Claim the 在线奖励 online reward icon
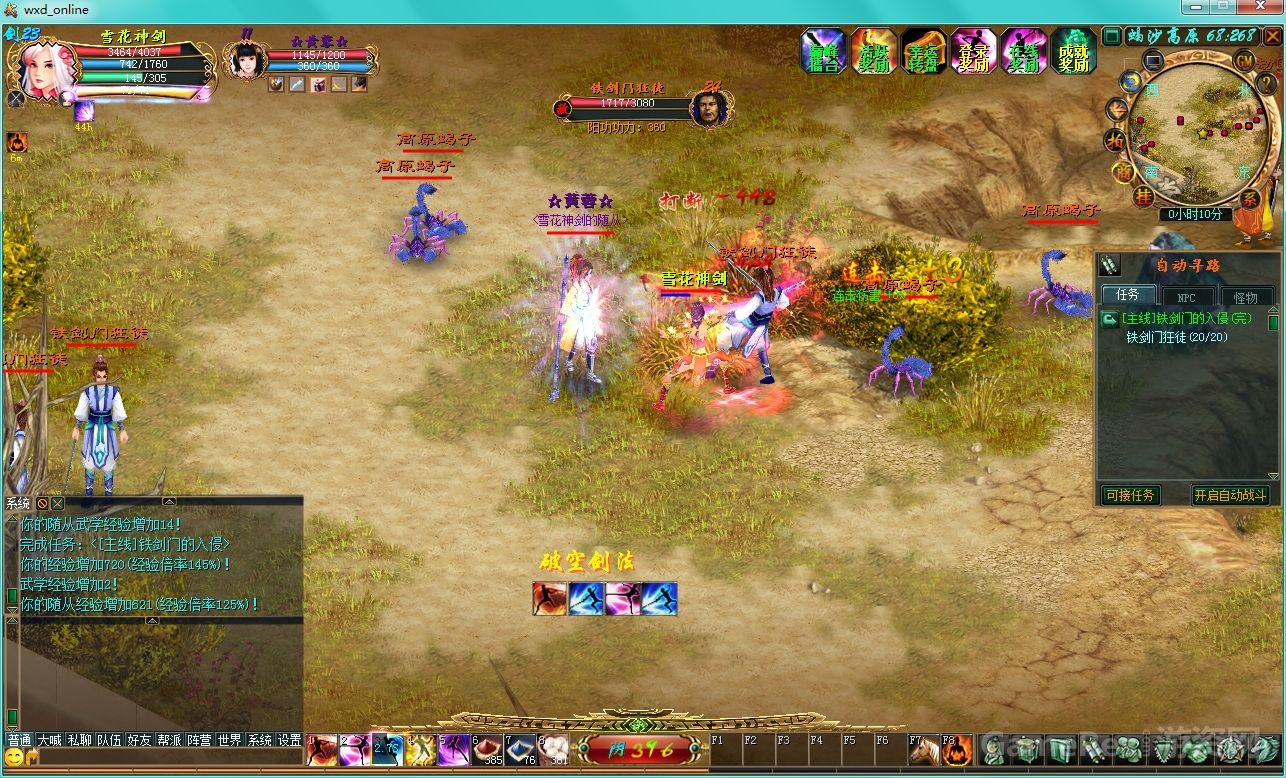1286x778 pixels. click(x=1023, y=52)
